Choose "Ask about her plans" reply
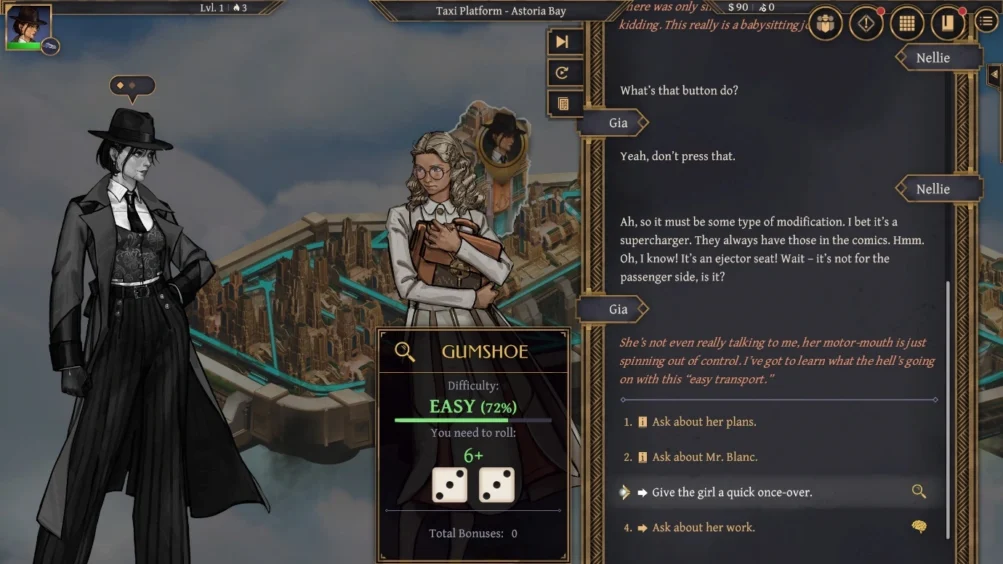This screenshot has height=564, width=1003. pyautogui.click(x=704, y=422)
